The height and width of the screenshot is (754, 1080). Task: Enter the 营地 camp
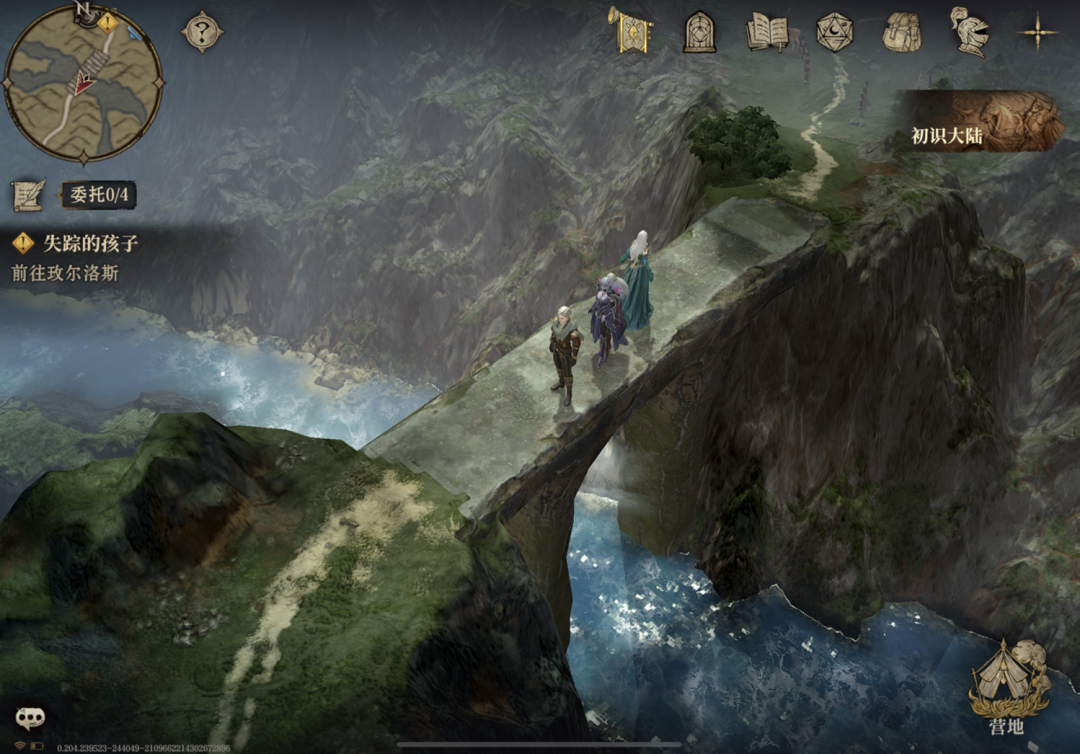[x=1009, y=686]
